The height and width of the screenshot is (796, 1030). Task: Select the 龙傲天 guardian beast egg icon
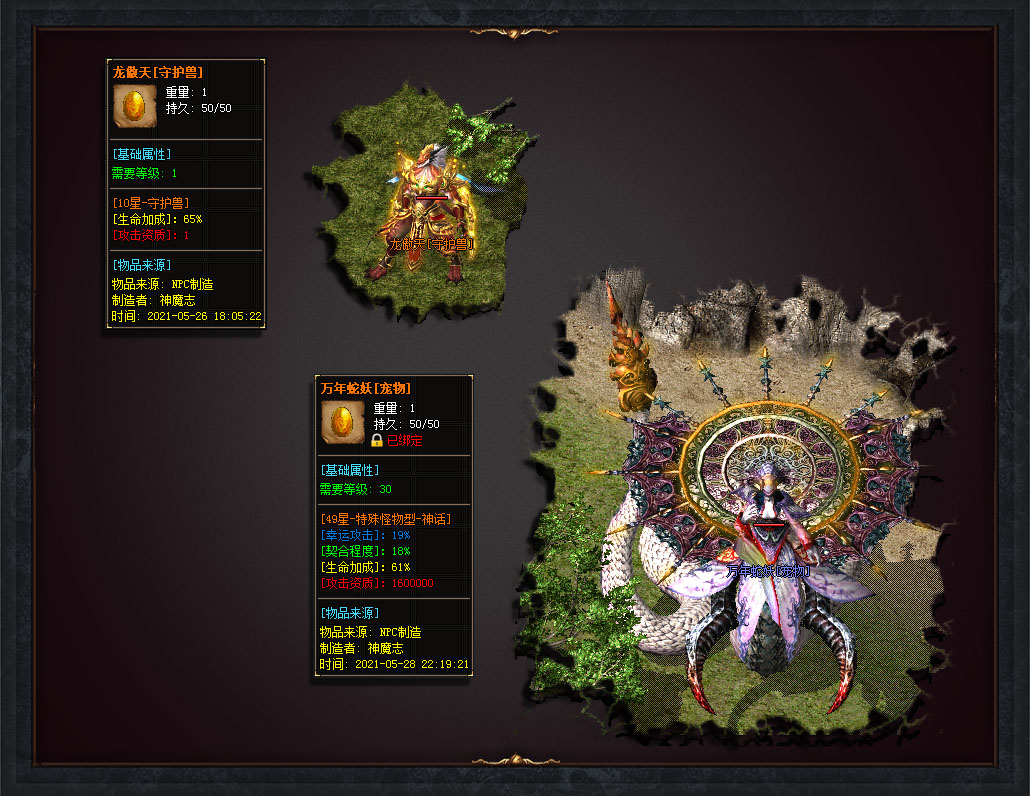coord(134,106)
